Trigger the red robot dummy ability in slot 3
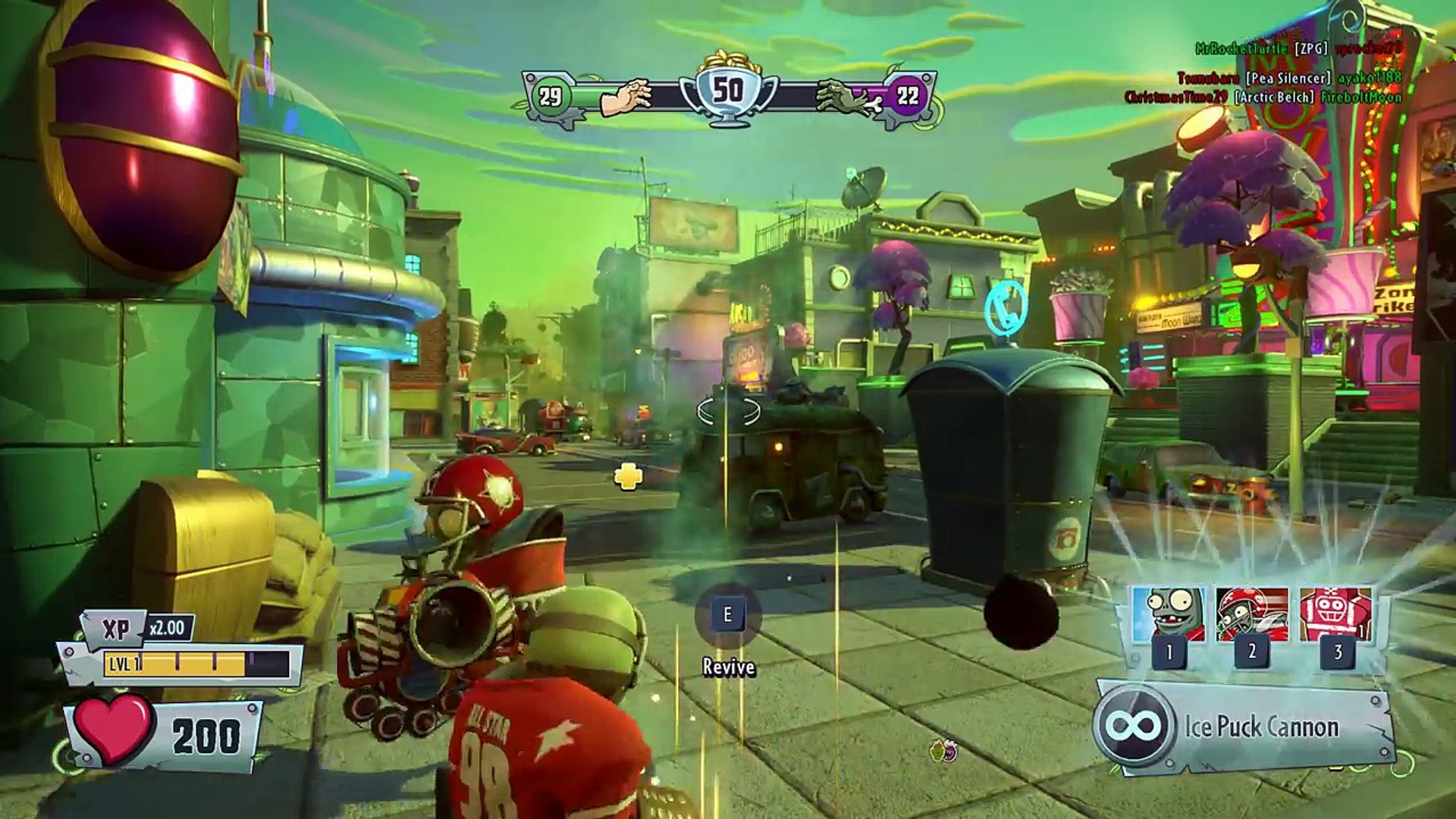Viewport: 1456px width, 819px height. click(1335, 616)
